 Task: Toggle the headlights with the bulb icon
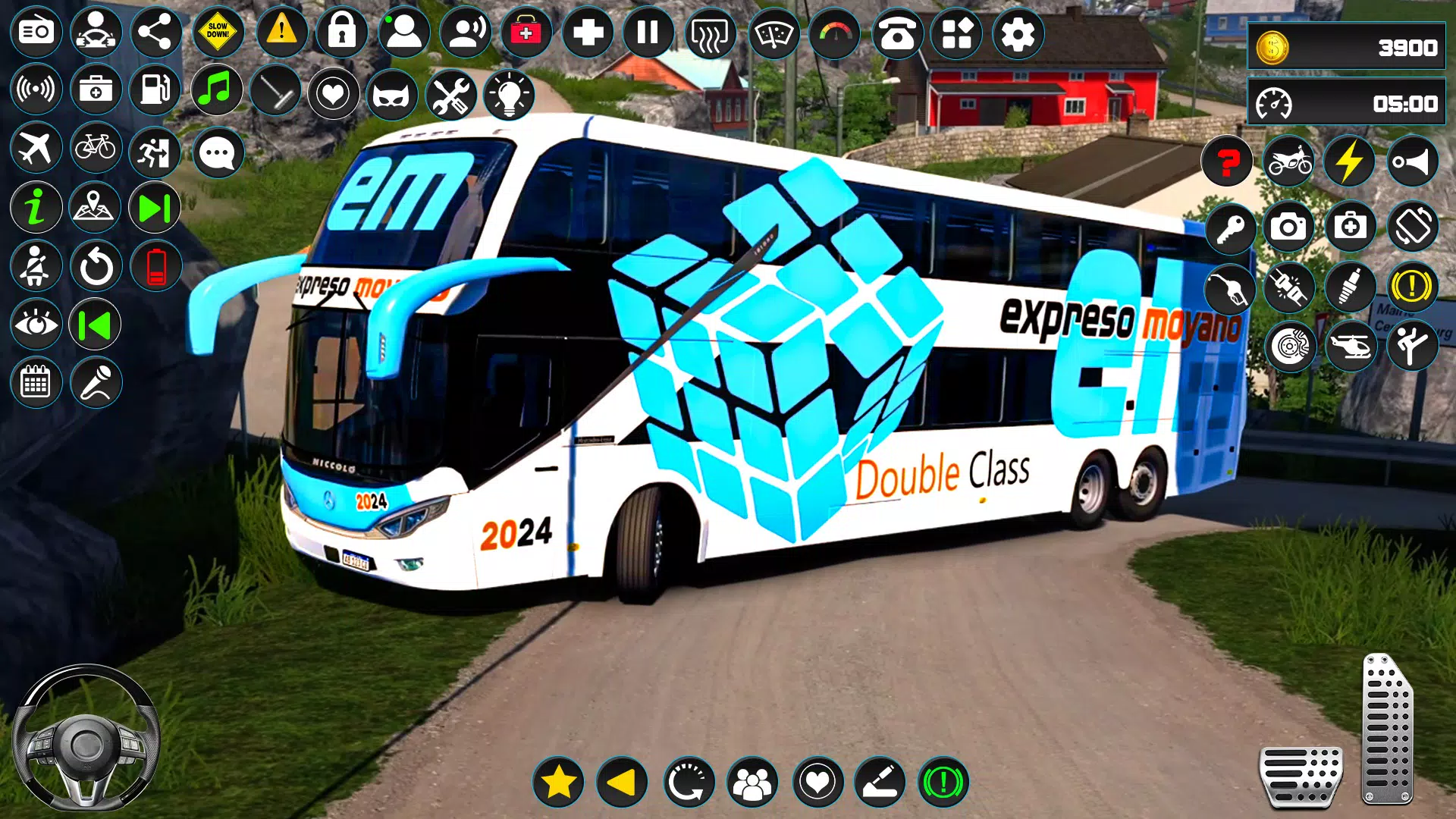tap(510, 96)
